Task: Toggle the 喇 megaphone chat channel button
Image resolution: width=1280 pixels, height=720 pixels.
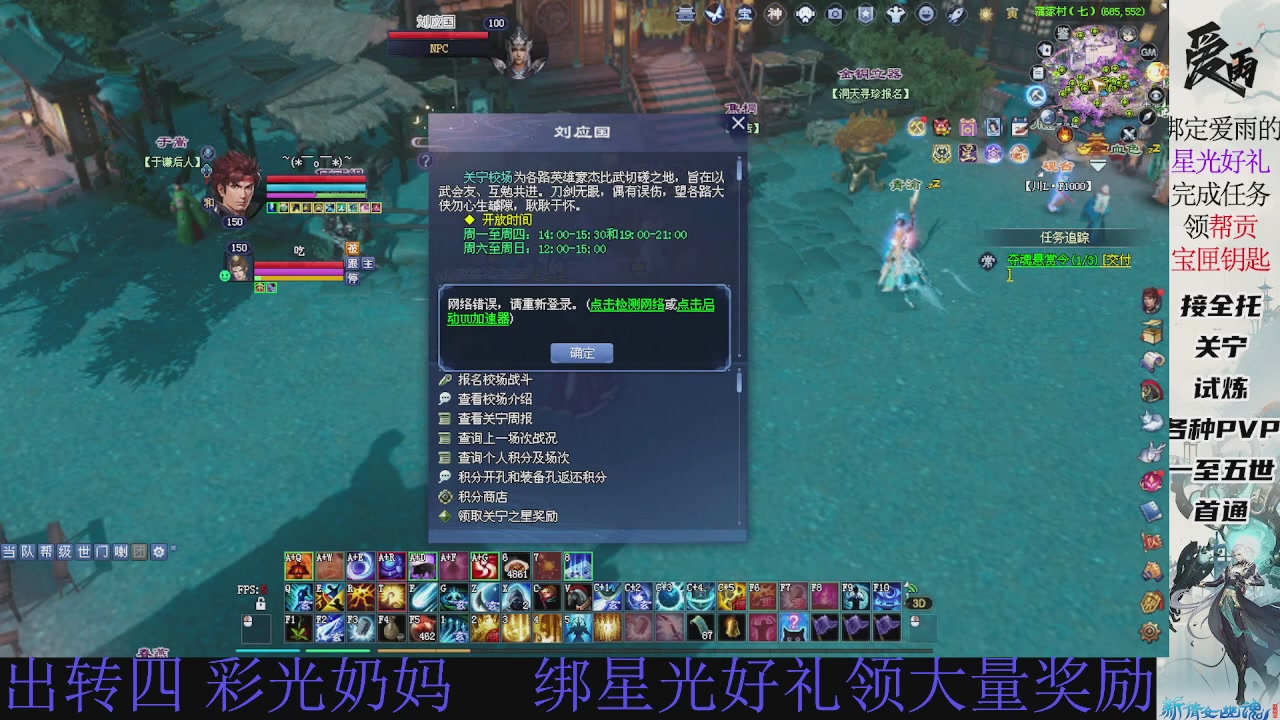Action: [x=121, y=552]
